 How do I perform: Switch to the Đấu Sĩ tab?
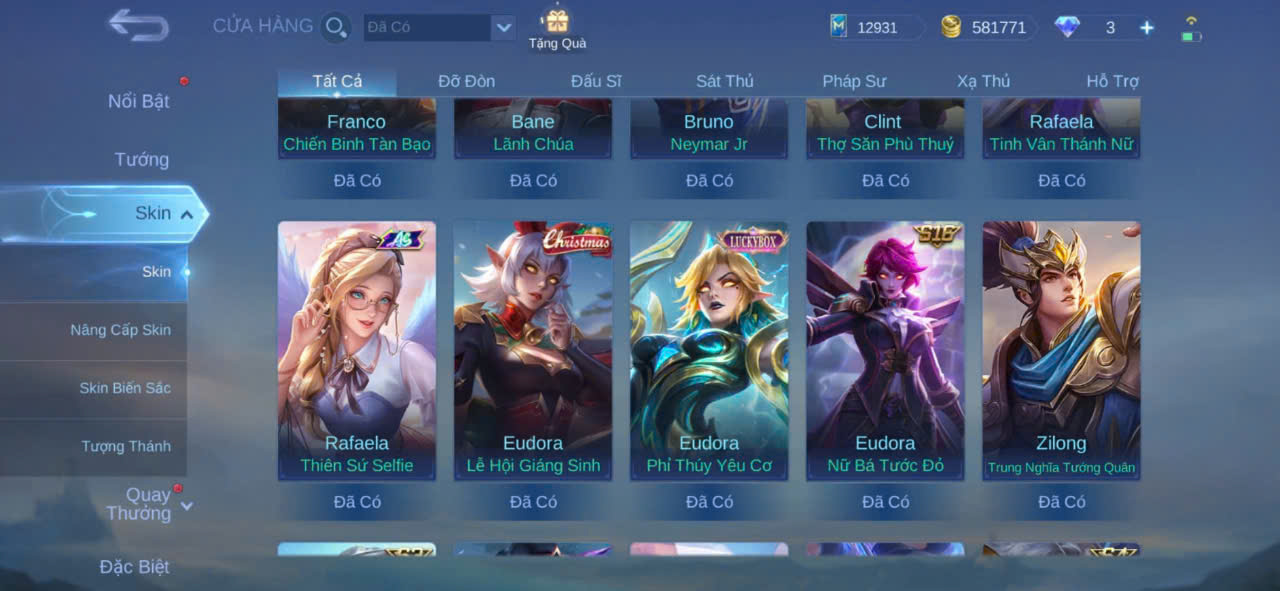[596, 81]
